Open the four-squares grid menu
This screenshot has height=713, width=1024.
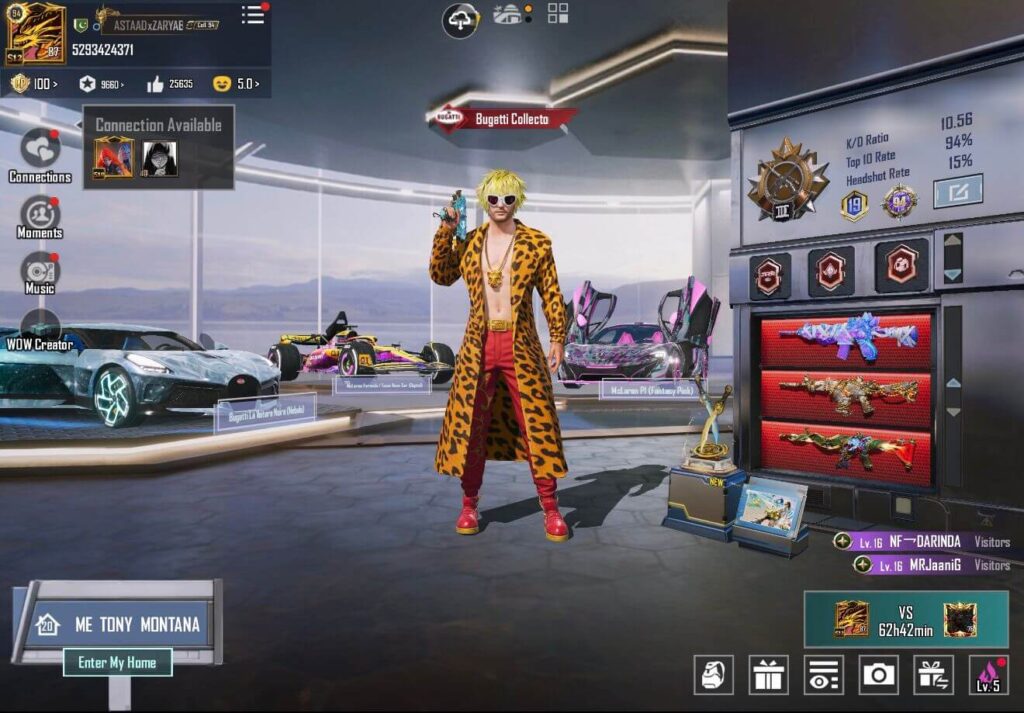coord(558,14)
